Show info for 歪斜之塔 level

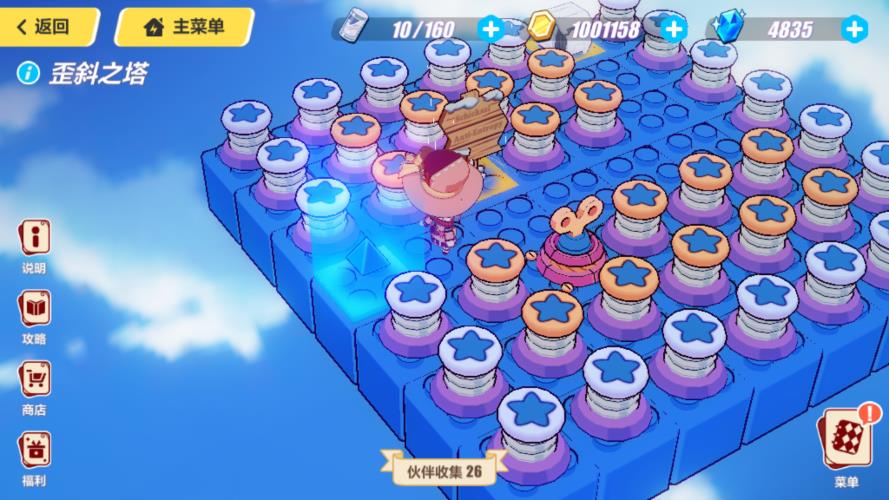pos(30,73)
